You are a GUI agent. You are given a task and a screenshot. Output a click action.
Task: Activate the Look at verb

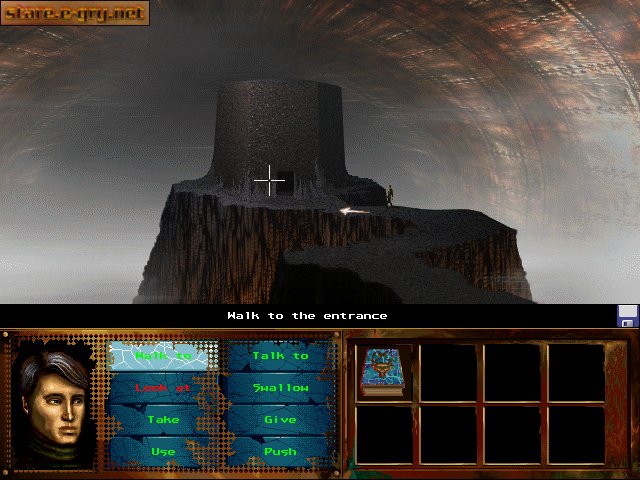163,388
